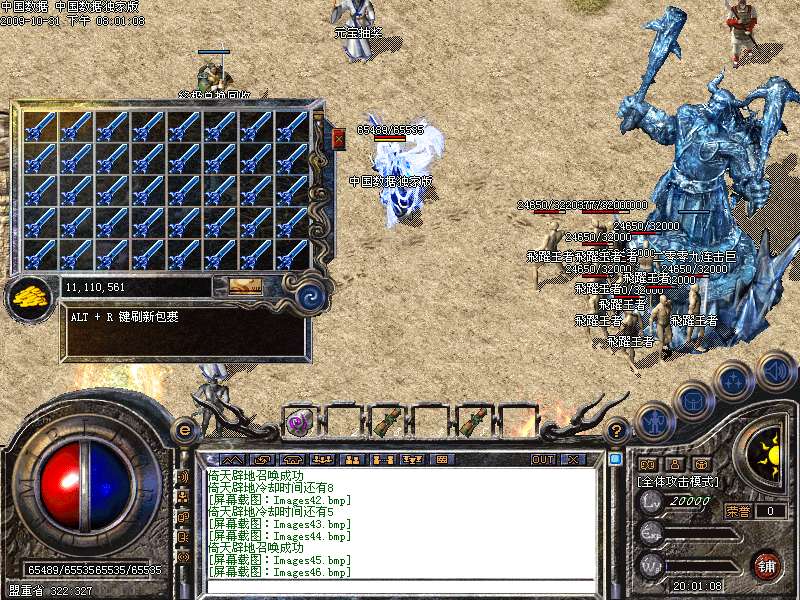
Task: Click the X button beside OUT
Action: pyautogui.click(x=572, y=459)
